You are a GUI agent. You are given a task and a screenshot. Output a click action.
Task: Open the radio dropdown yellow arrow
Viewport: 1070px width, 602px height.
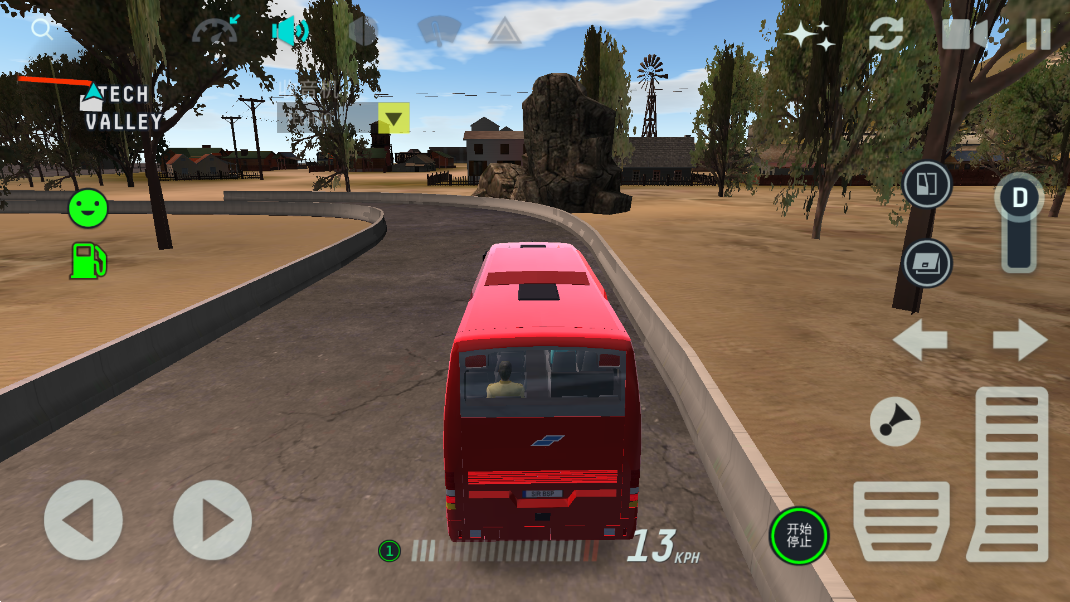[394, 119]
